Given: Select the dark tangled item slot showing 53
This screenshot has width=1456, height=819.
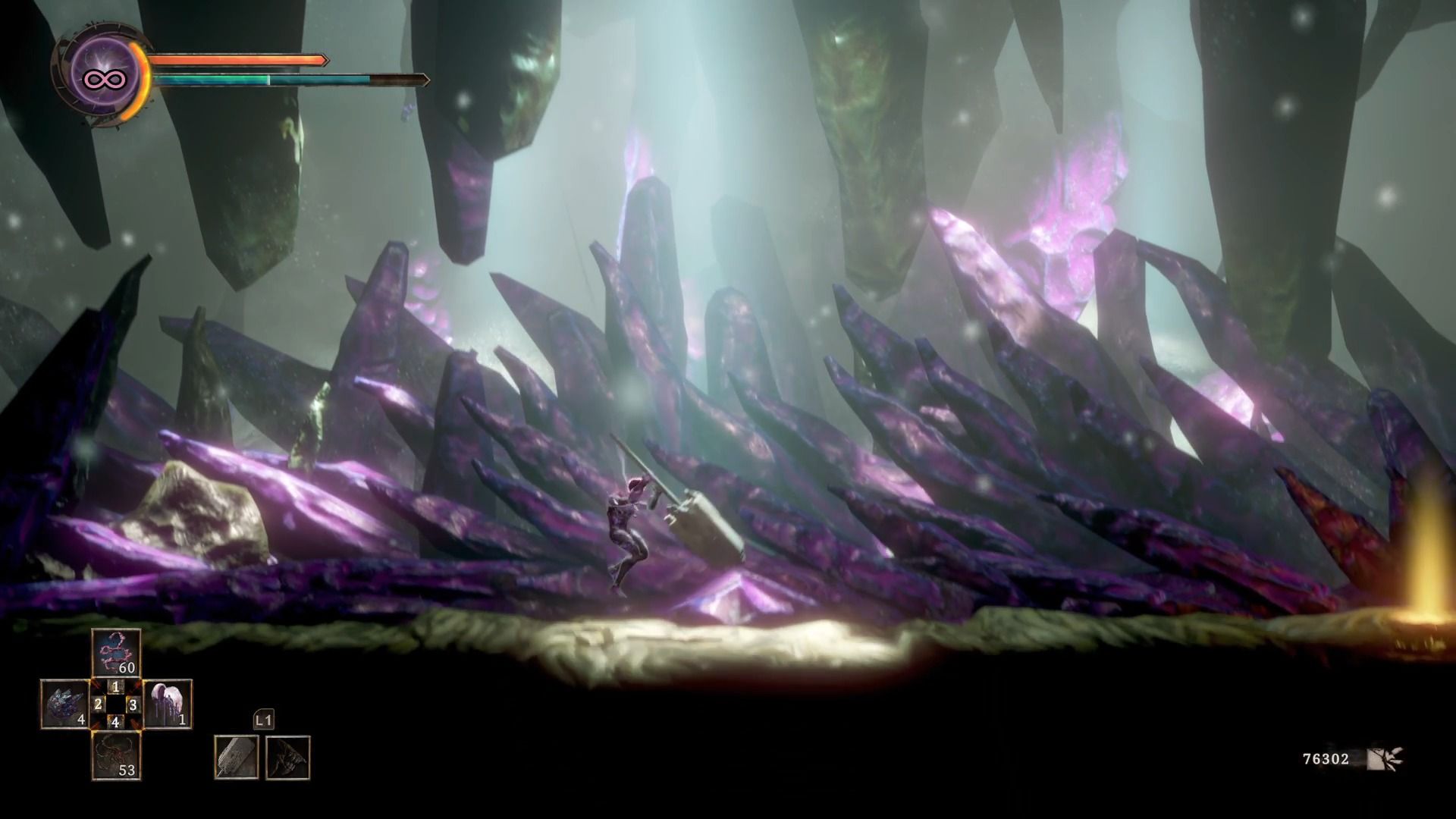Looking at the screenshot, I should point(116,756).
